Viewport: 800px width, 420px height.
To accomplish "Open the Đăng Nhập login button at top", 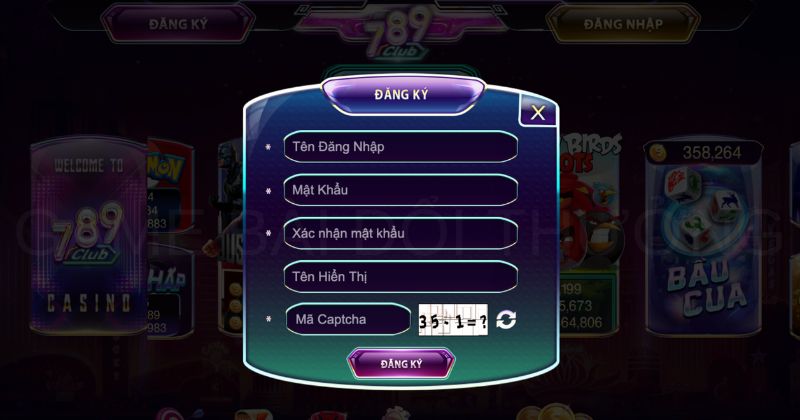I will pyautogui.click(x=623, y=23).
